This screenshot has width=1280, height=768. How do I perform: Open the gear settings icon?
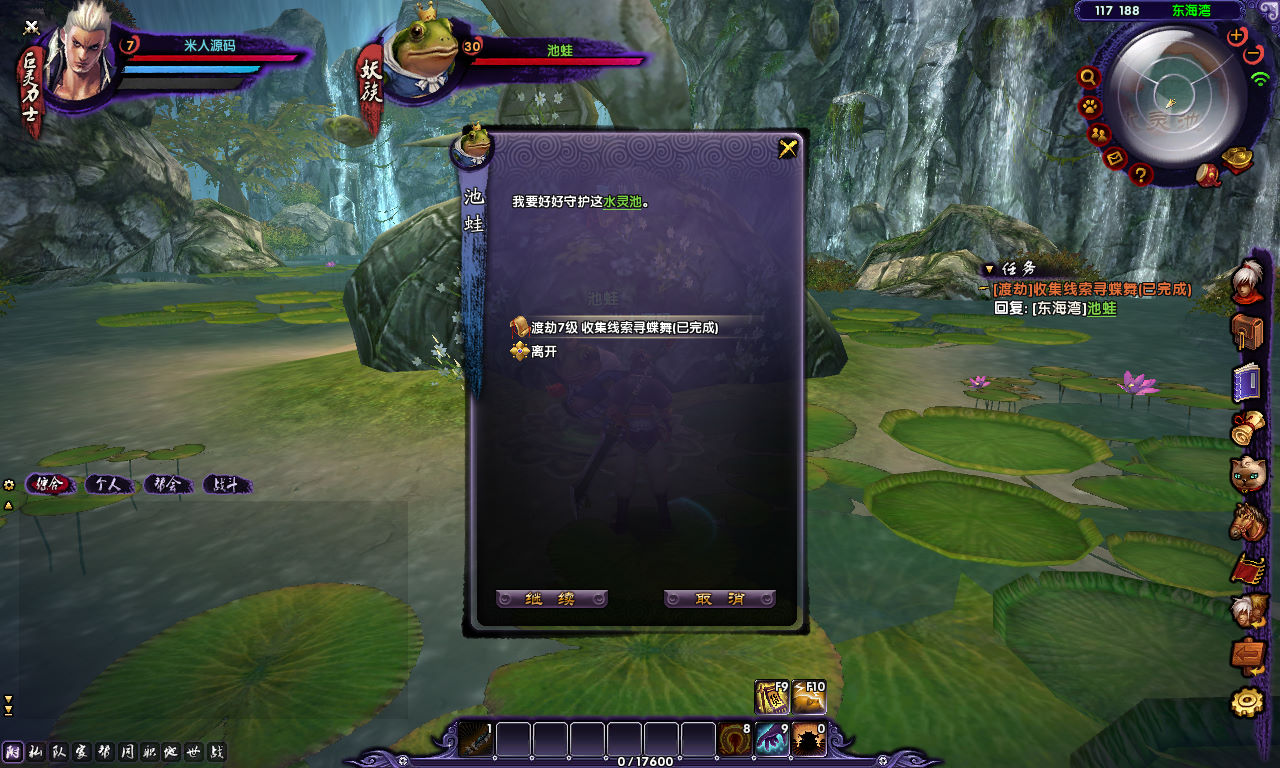[1247, 703]
